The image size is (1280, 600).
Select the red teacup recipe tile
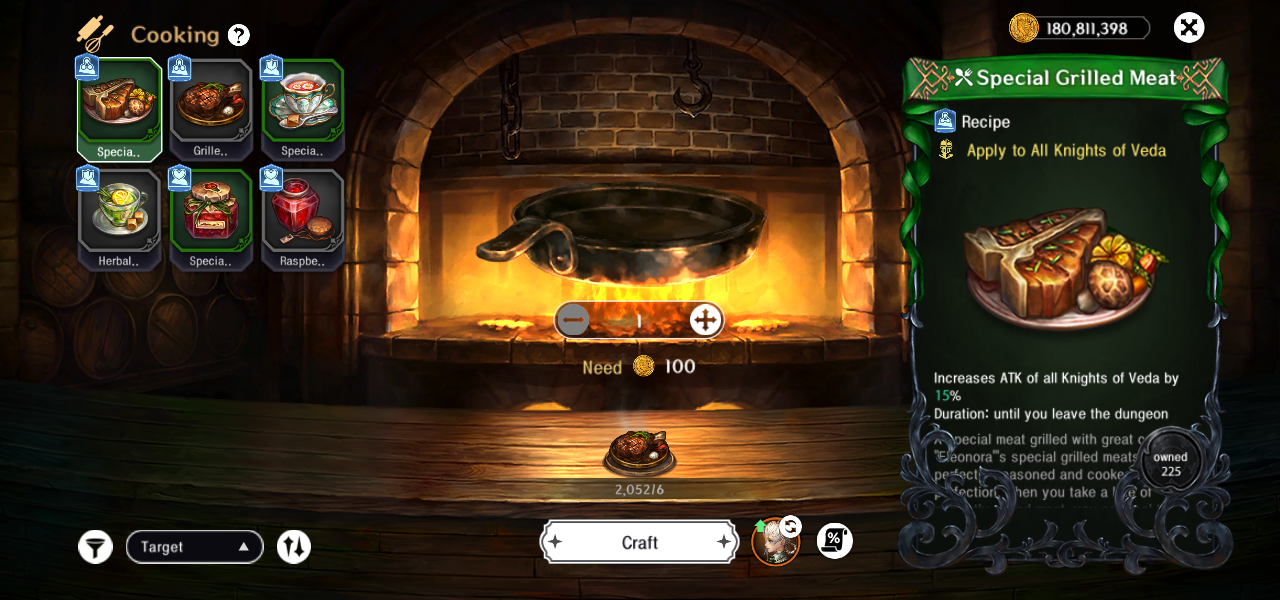click(x=303, y=108)
